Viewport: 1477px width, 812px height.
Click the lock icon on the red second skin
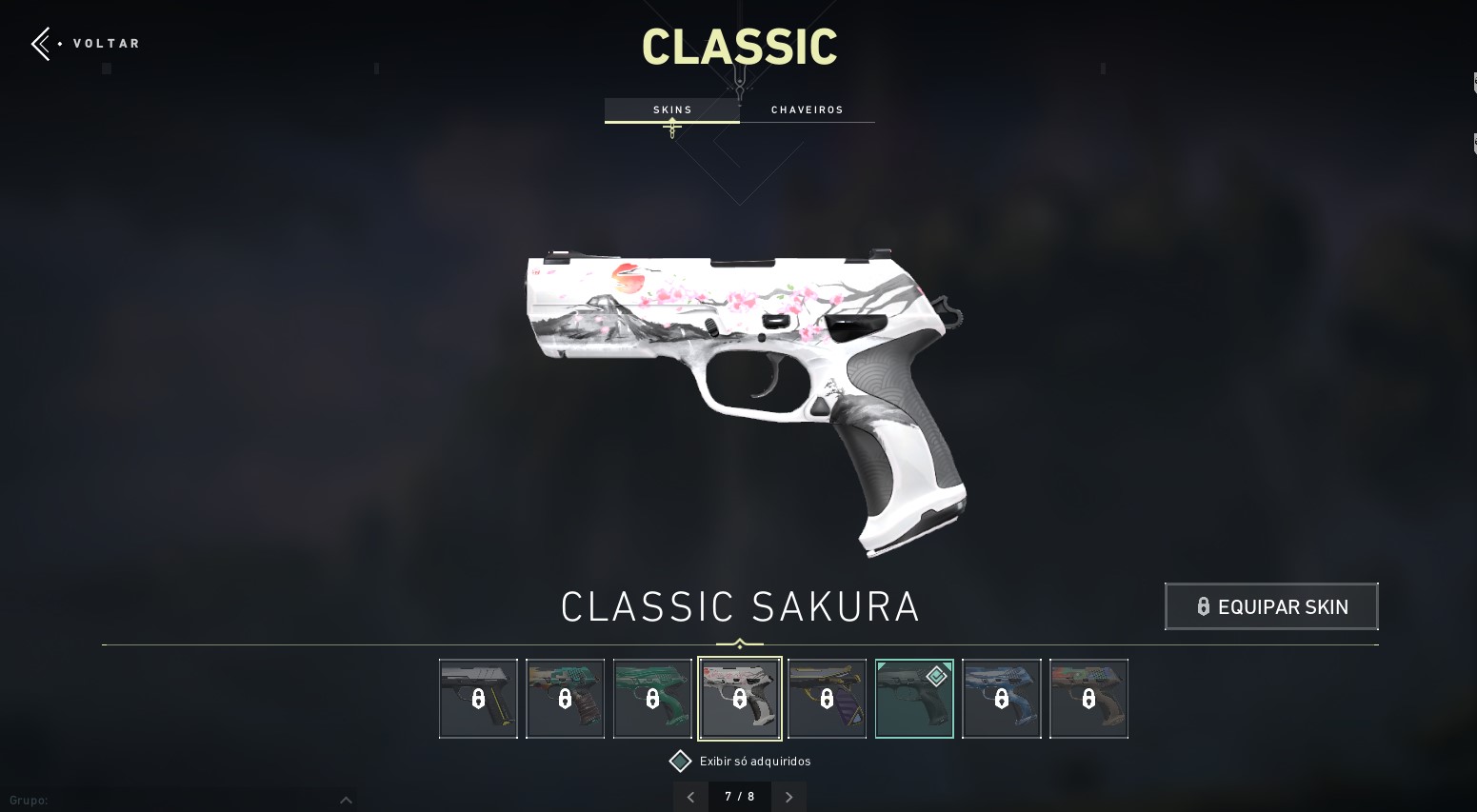[x=565, y=699]
